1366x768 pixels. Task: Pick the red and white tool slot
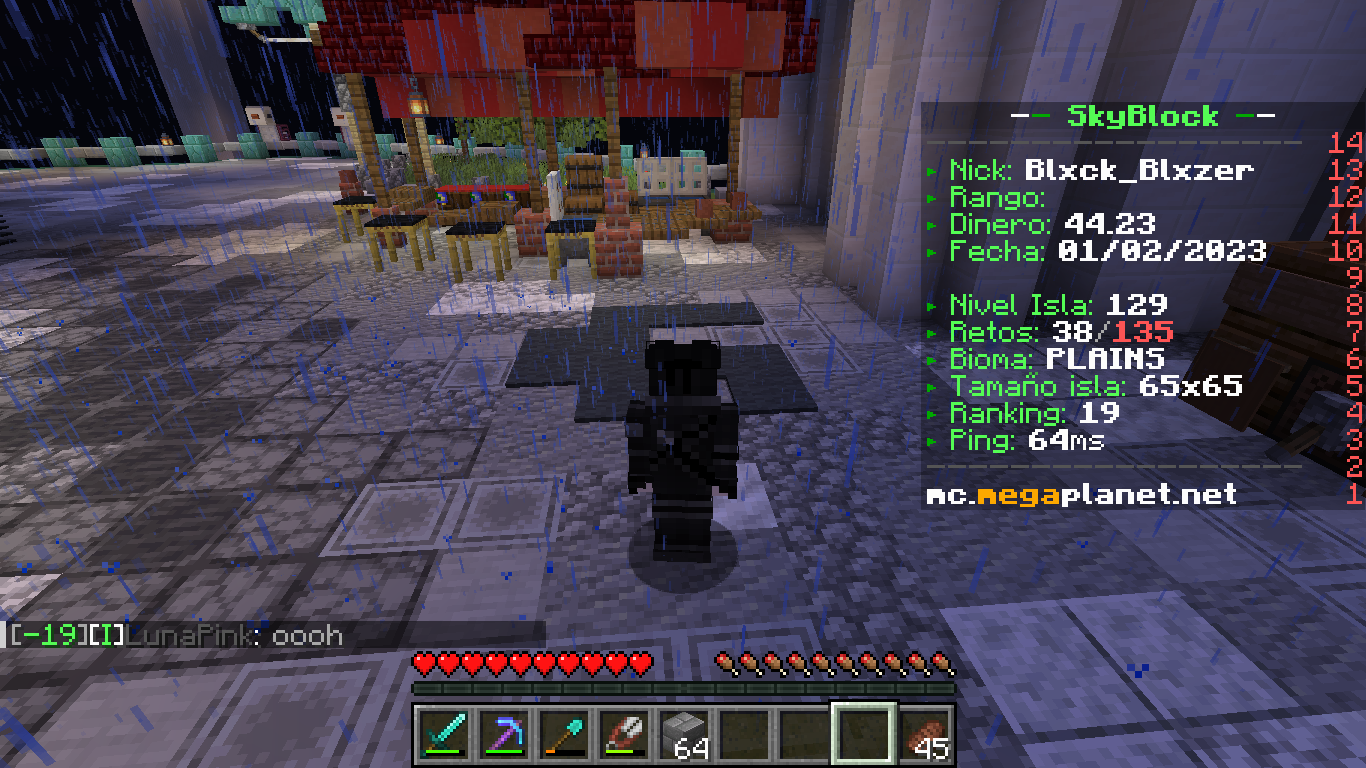tap(622, 734)
